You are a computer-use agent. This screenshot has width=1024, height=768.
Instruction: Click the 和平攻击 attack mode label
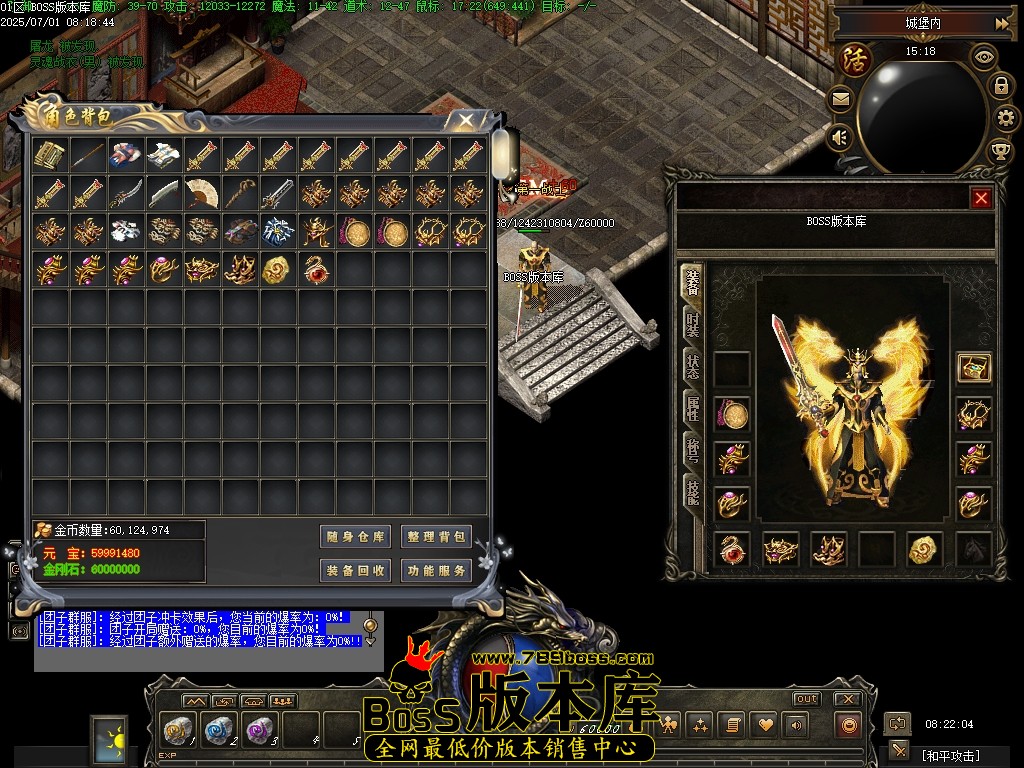pos(950,755)
